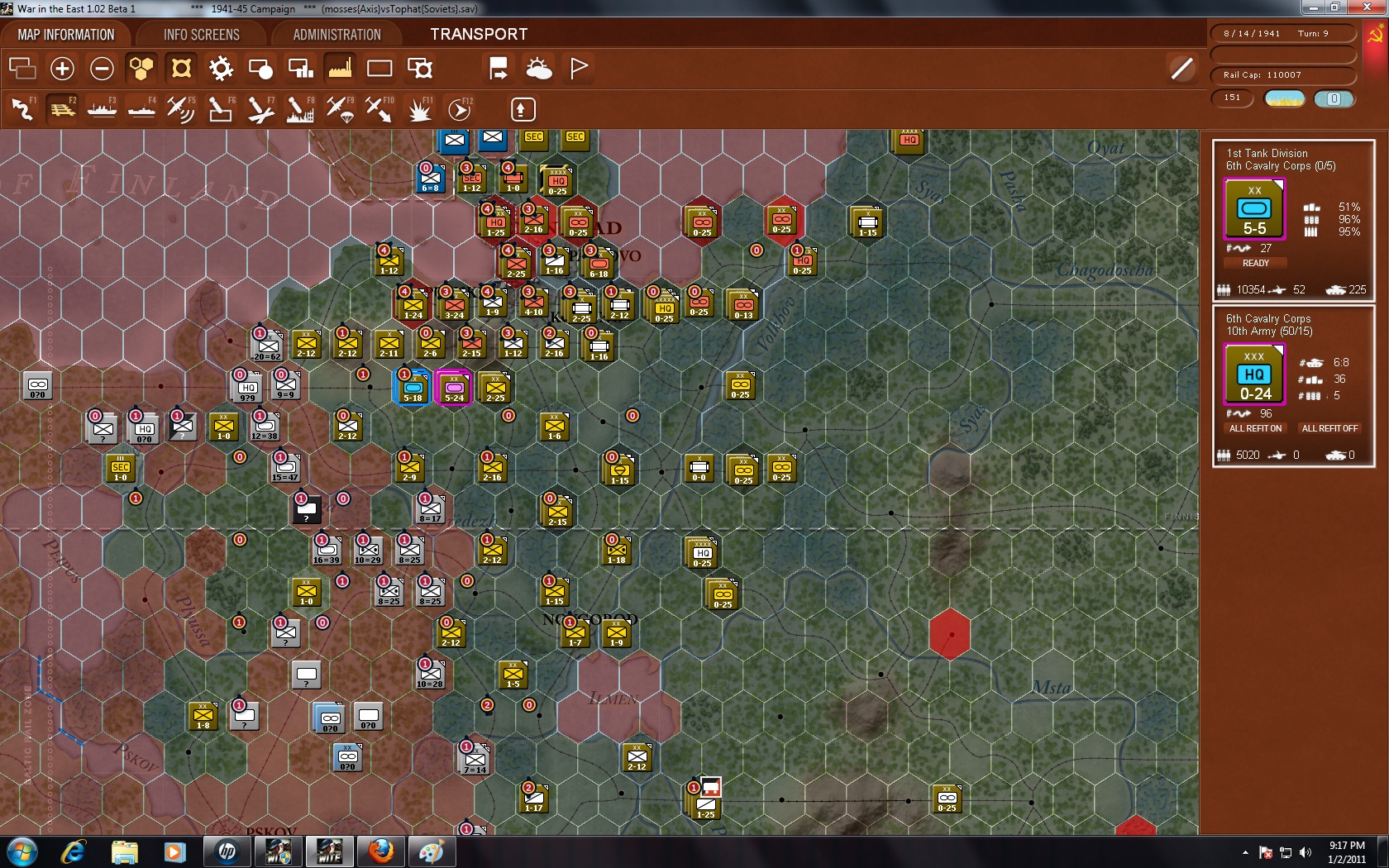Toggle the factory/industry map overlay
Viewport: 1389px width, 868px height.
[x=340, y=68]
